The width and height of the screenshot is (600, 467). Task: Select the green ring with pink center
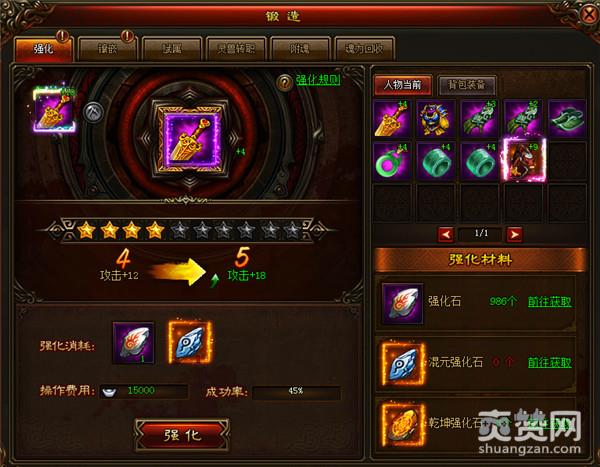point(391,160)
